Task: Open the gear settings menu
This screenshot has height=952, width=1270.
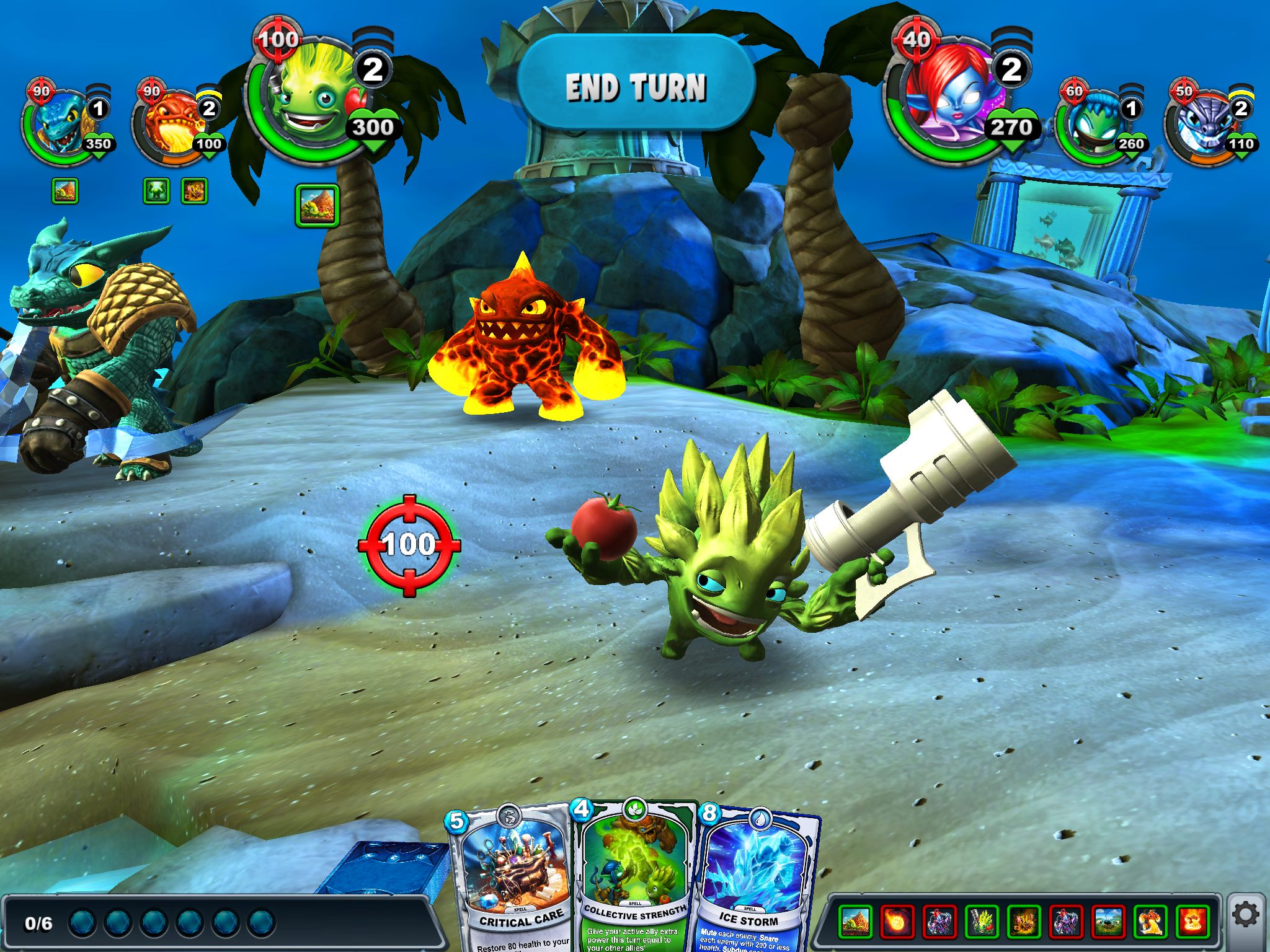Action: pyautogui.click(x=1245, y=915)
